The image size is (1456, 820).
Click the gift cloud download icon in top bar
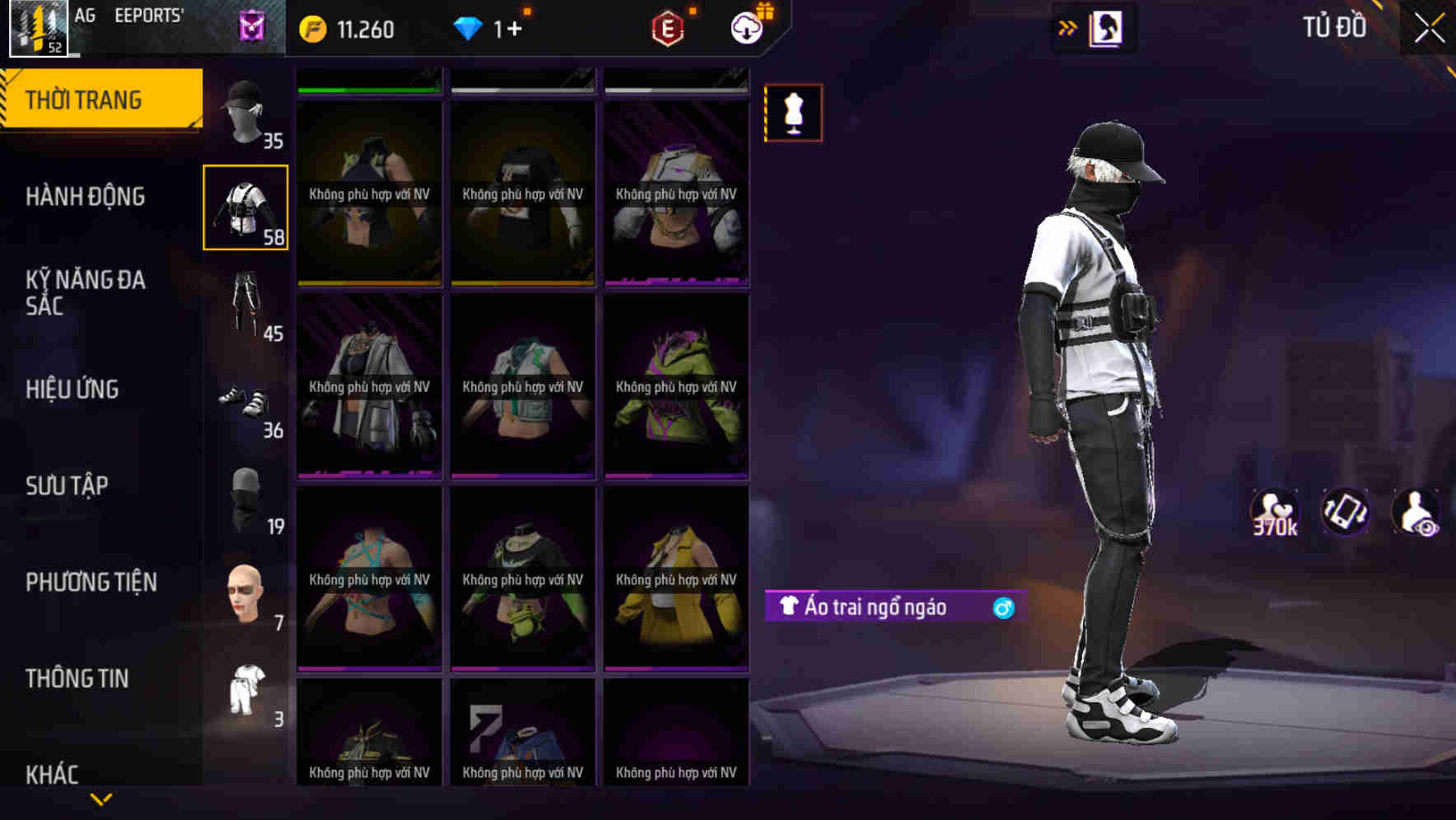click(x=746, y=27)
